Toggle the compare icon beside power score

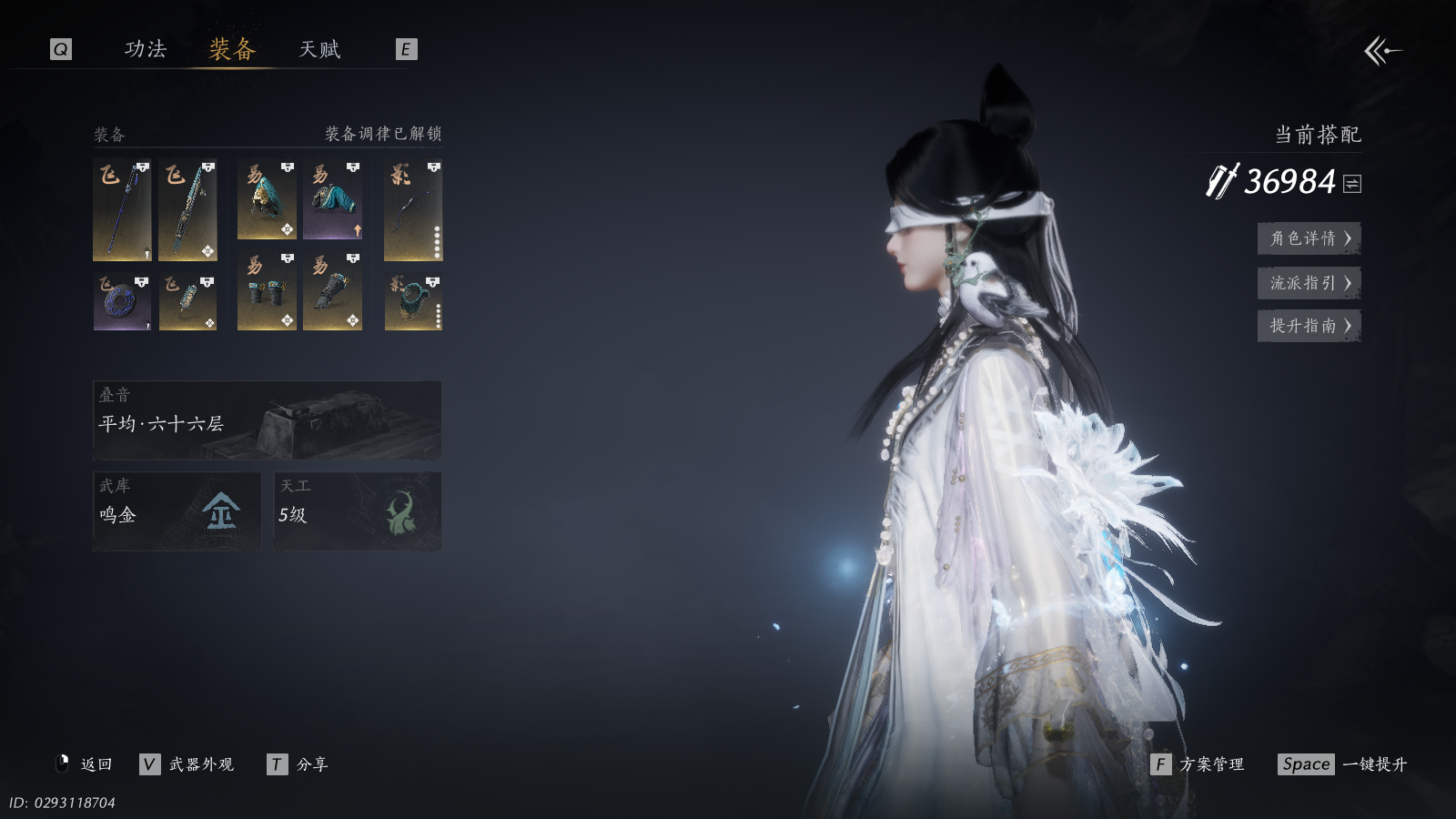coord(1352,184)
